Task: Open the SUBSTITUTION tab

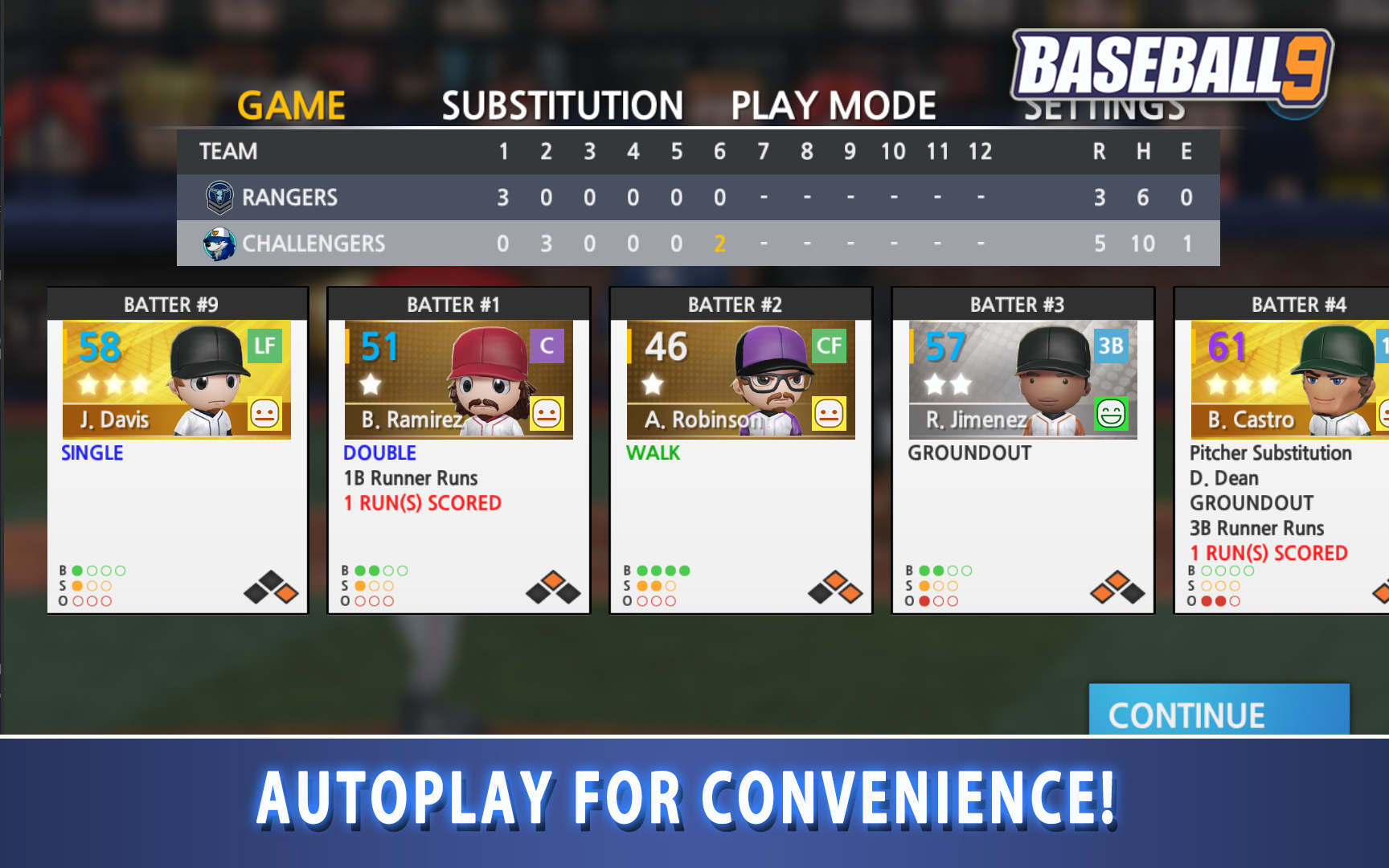Action: click(562, 105)
